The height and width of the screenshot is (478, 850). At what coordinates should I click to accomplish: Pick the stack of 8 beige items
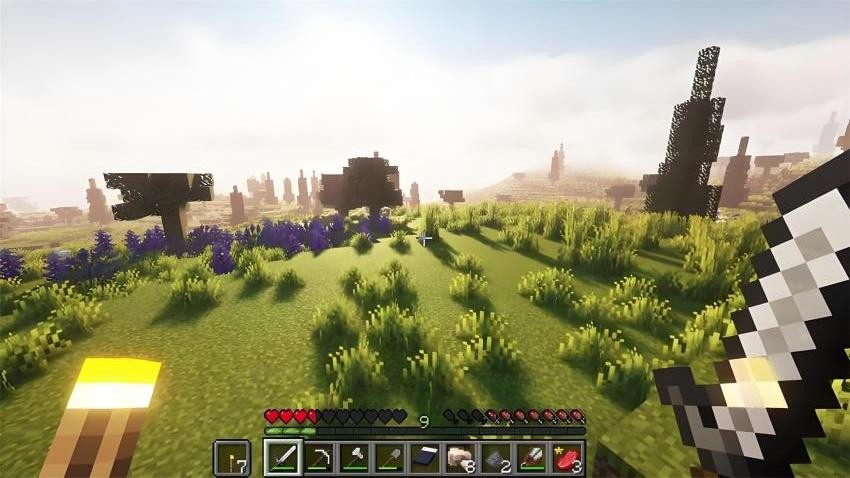point(461,458)
